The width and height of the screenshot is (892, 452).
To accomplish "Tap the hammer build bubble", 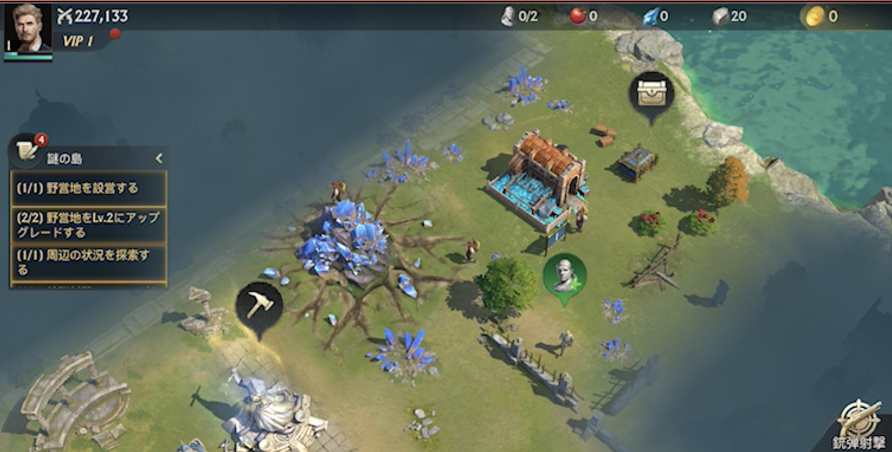I will click(259, 304).
